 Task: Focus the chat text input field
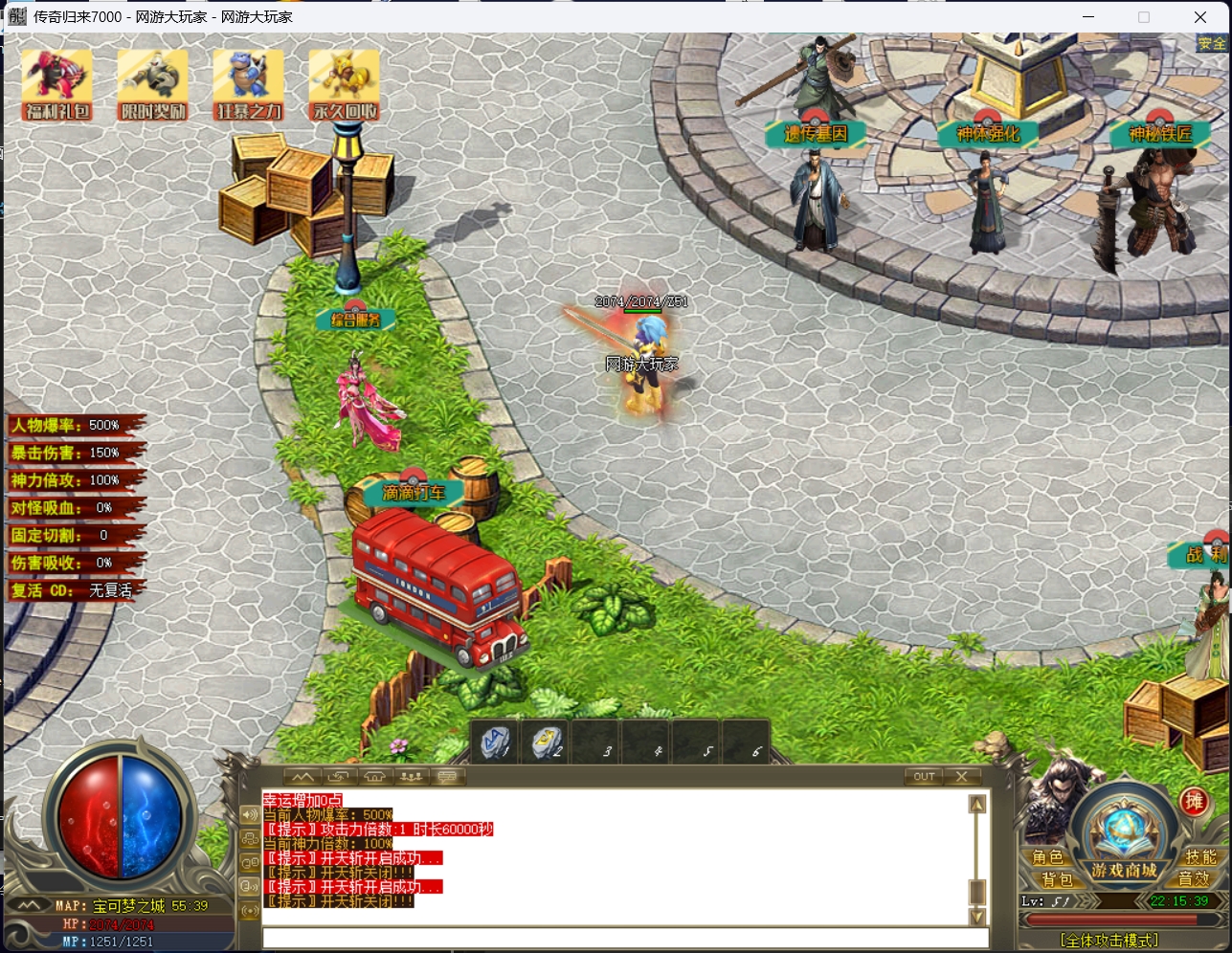point(622,938)
